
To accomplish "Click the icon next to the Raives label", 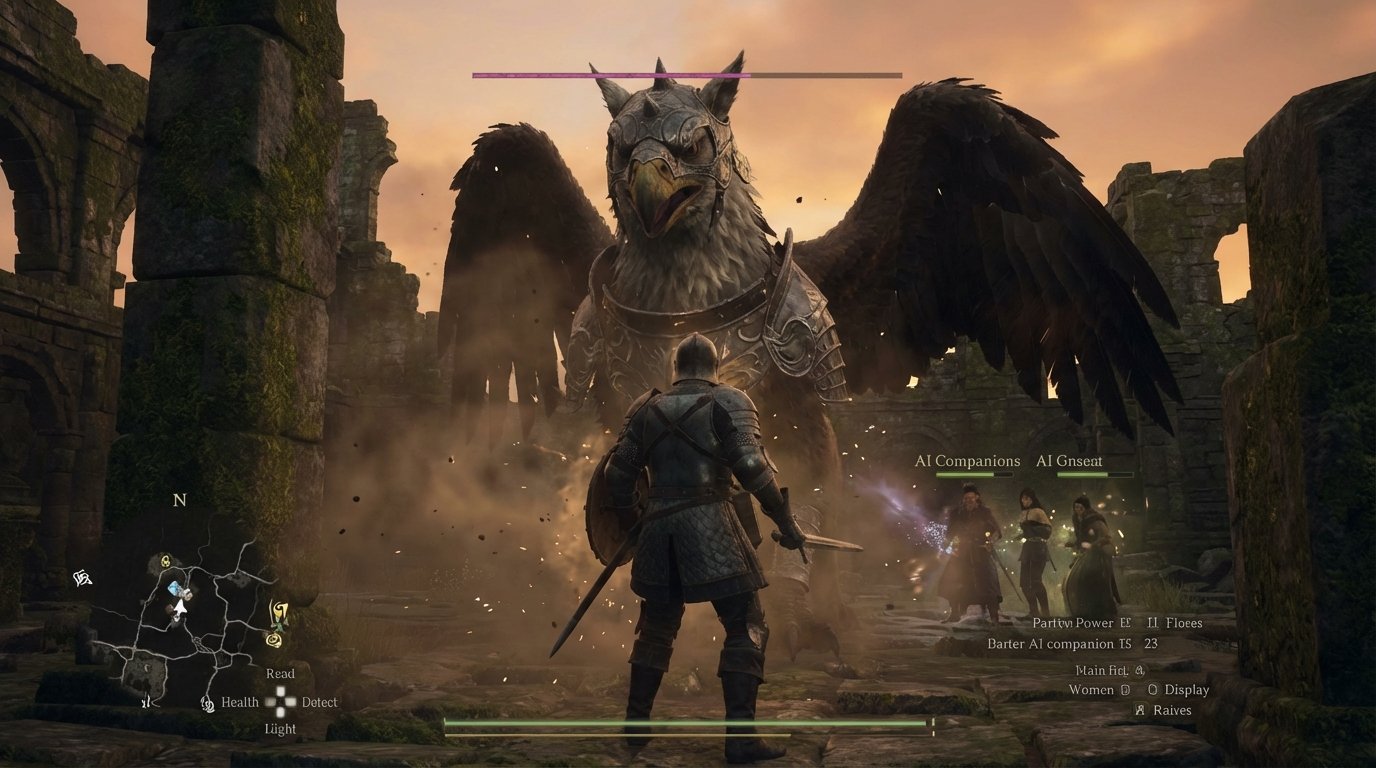I will click(x=1141, y=711).
